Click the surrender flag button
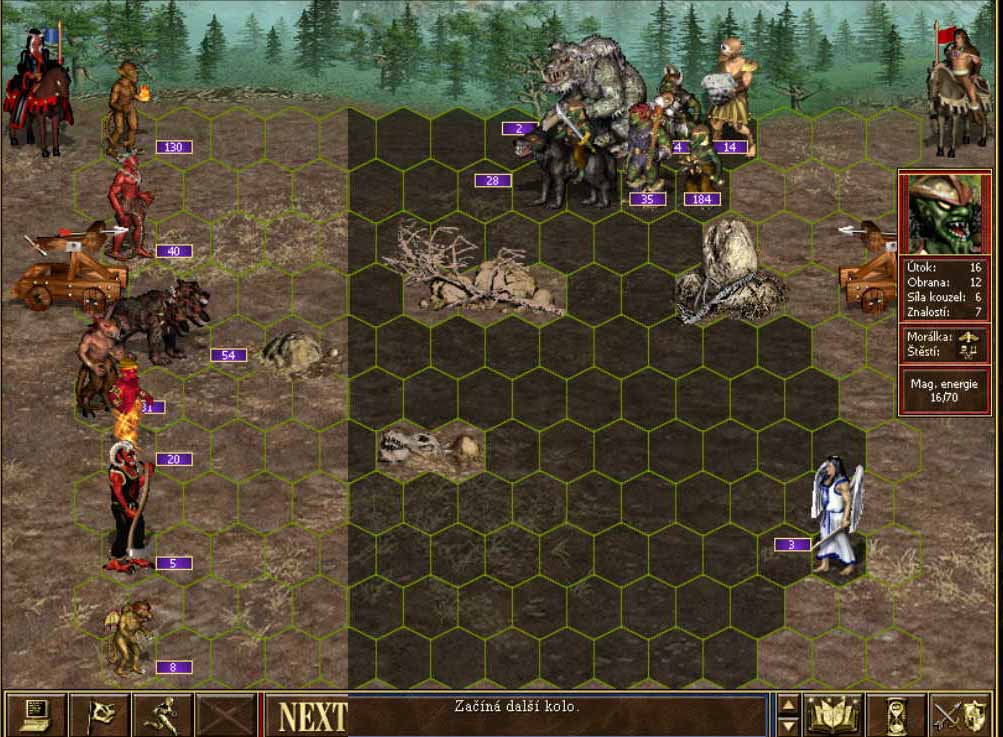 pos(100,714)
